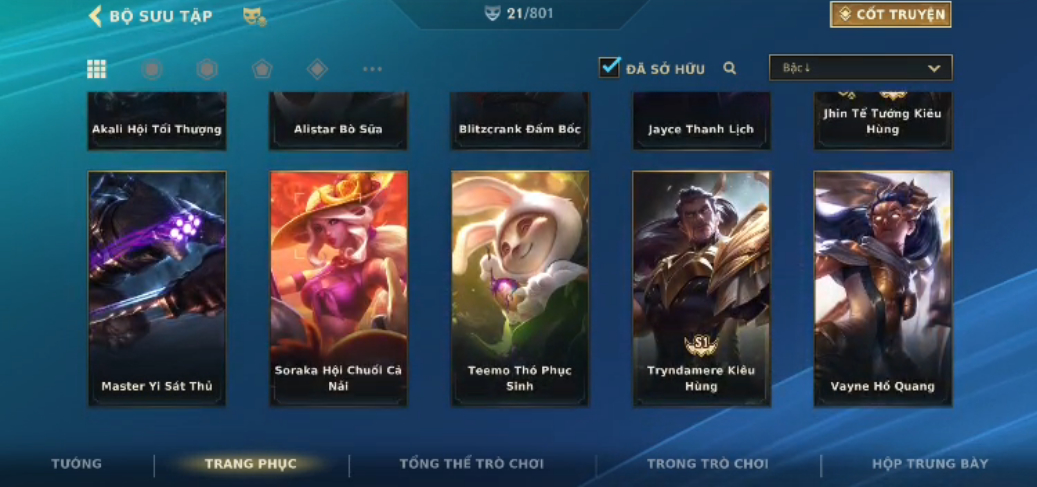The image size is (1037, 487).
Task: Click the masks icon beside the title
Action: (x=254, y=16)
